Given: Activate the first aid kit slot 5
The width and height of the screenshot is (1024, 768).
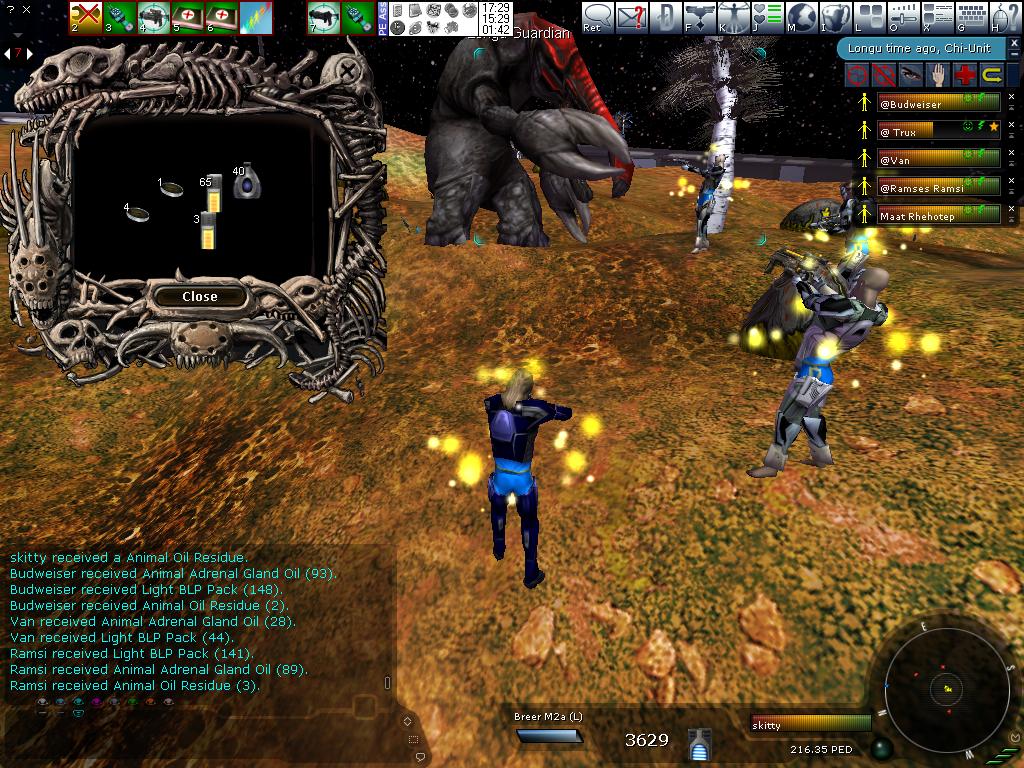Looking at the screenshot, I should (x=188, y=17).
